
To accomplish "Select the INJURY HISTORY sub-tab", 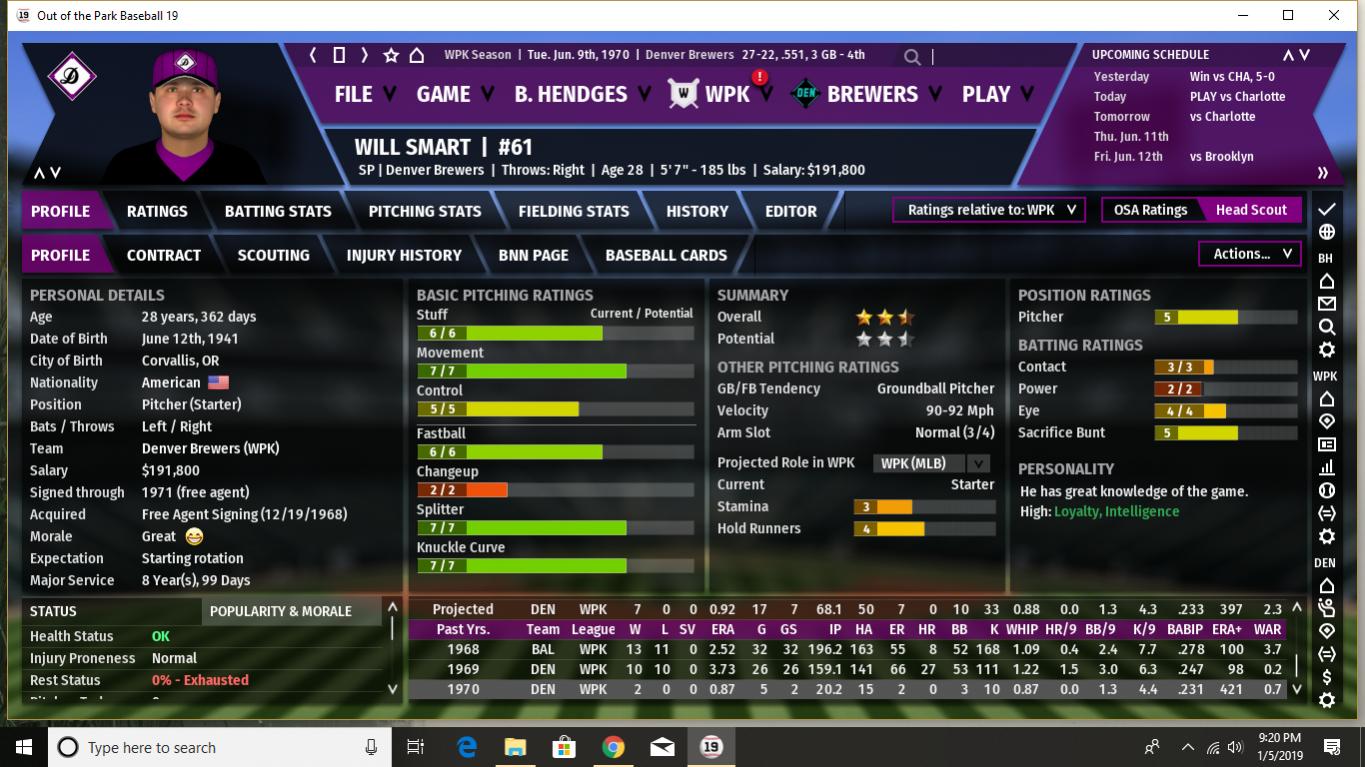I will coord(404,255).
